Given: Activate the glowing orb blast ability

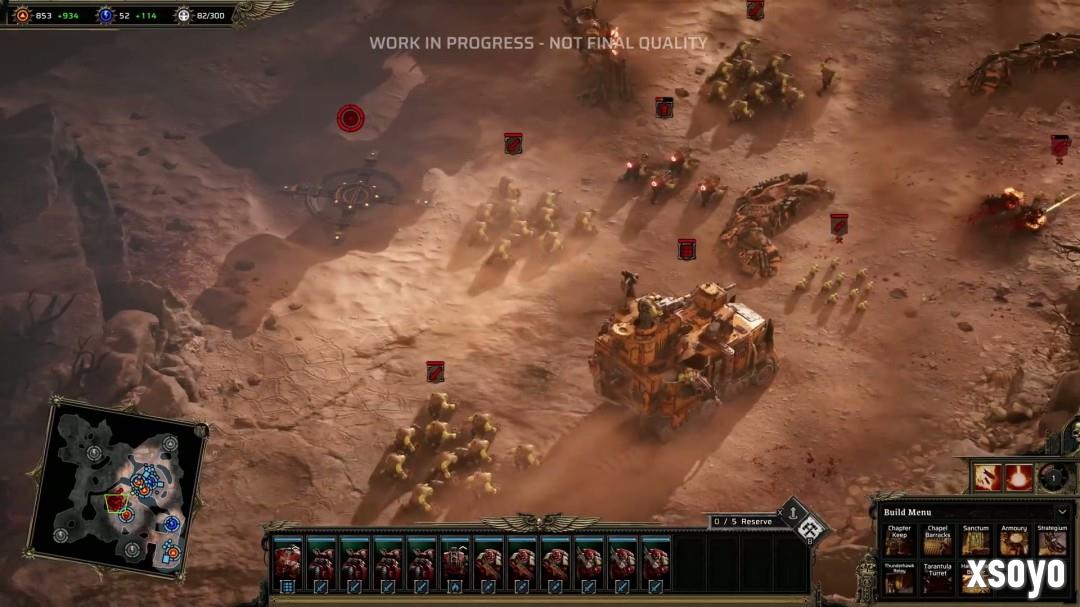Looking at the screenshot, I should [x=1019, y=477].
